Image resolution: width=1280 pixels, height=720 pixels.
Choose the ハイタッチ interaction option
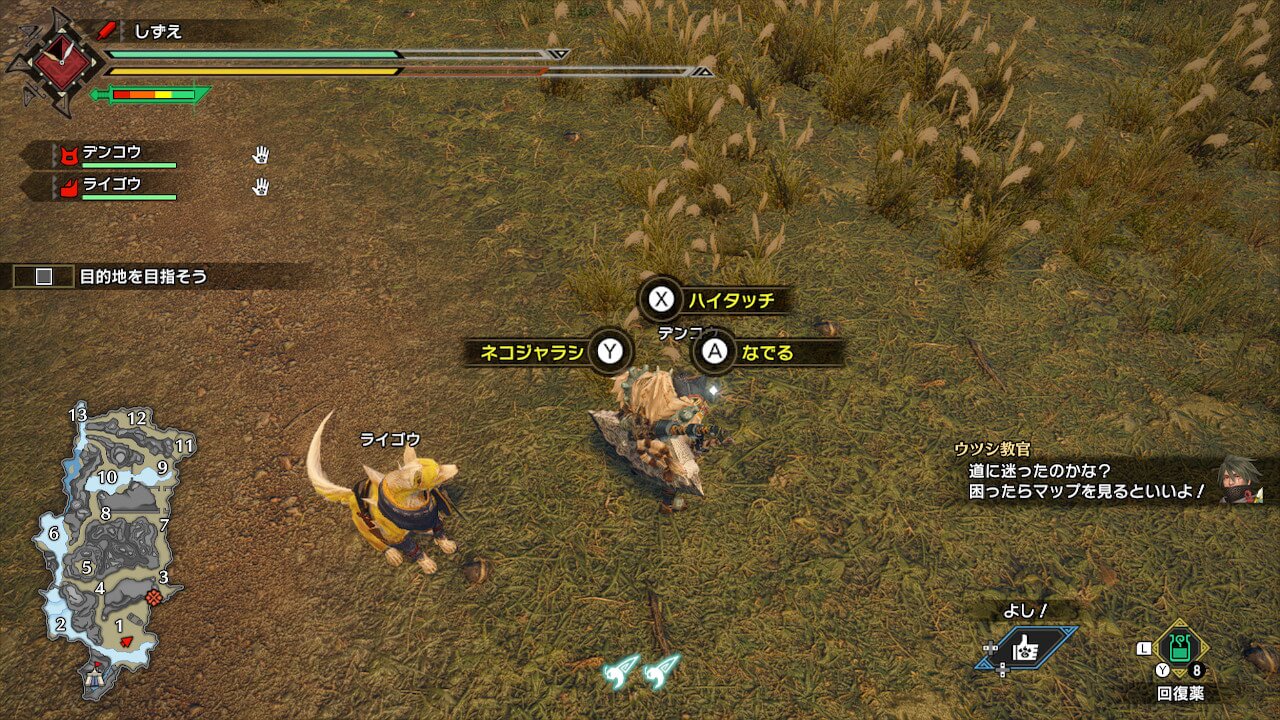click(714, 299)
